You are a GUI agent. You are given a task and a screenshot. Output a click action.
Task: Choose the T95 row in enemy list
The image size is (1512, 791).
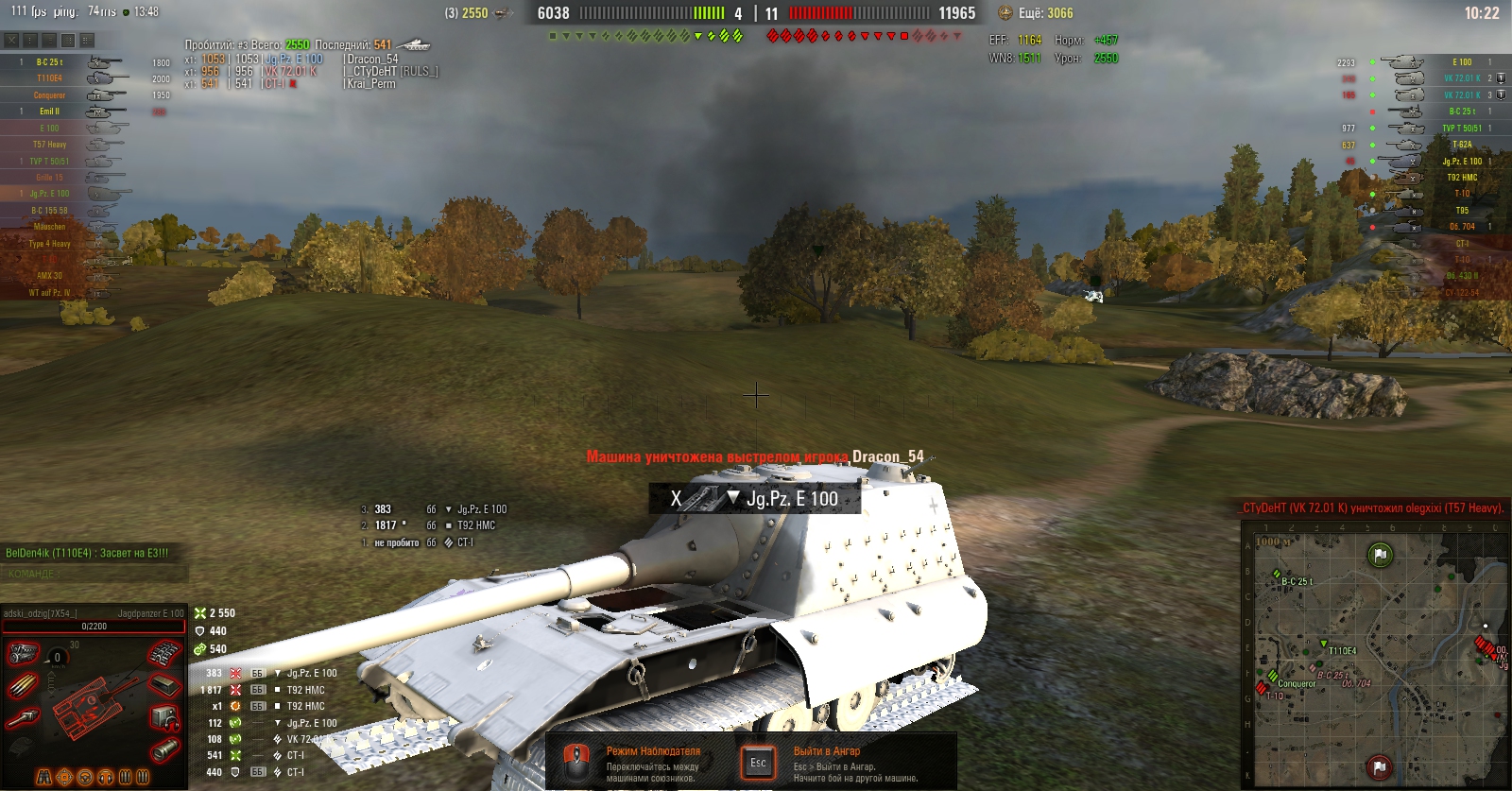click(x=1461, y=211)
